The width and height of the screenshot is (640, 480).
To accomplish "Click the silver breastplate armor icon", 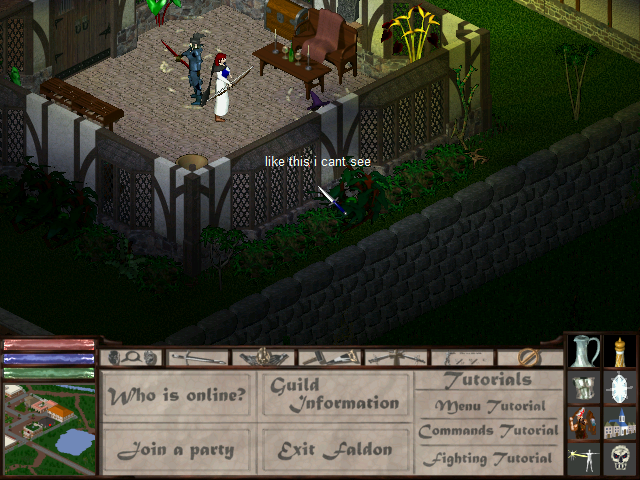I will click(x=584, y=387).
